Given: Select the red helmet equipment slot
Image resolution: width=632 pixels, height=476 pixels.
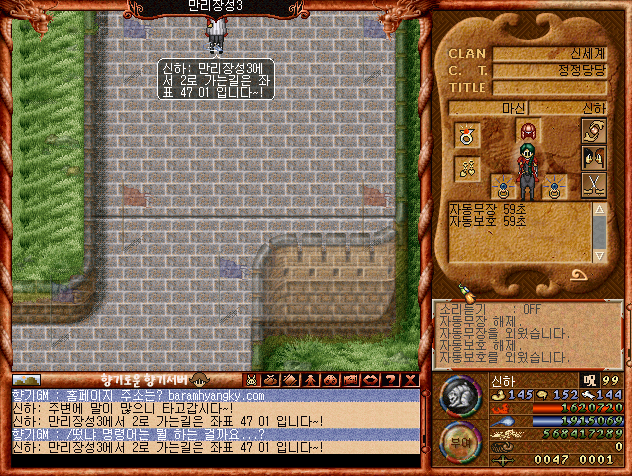Looking at the screenshot, I should pos(527,130).
